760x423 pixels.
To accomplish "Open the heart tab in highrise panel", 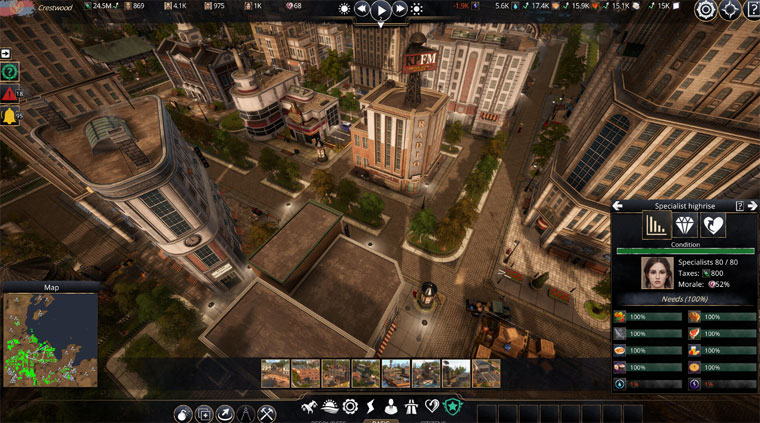I will [x=713, y=225].
